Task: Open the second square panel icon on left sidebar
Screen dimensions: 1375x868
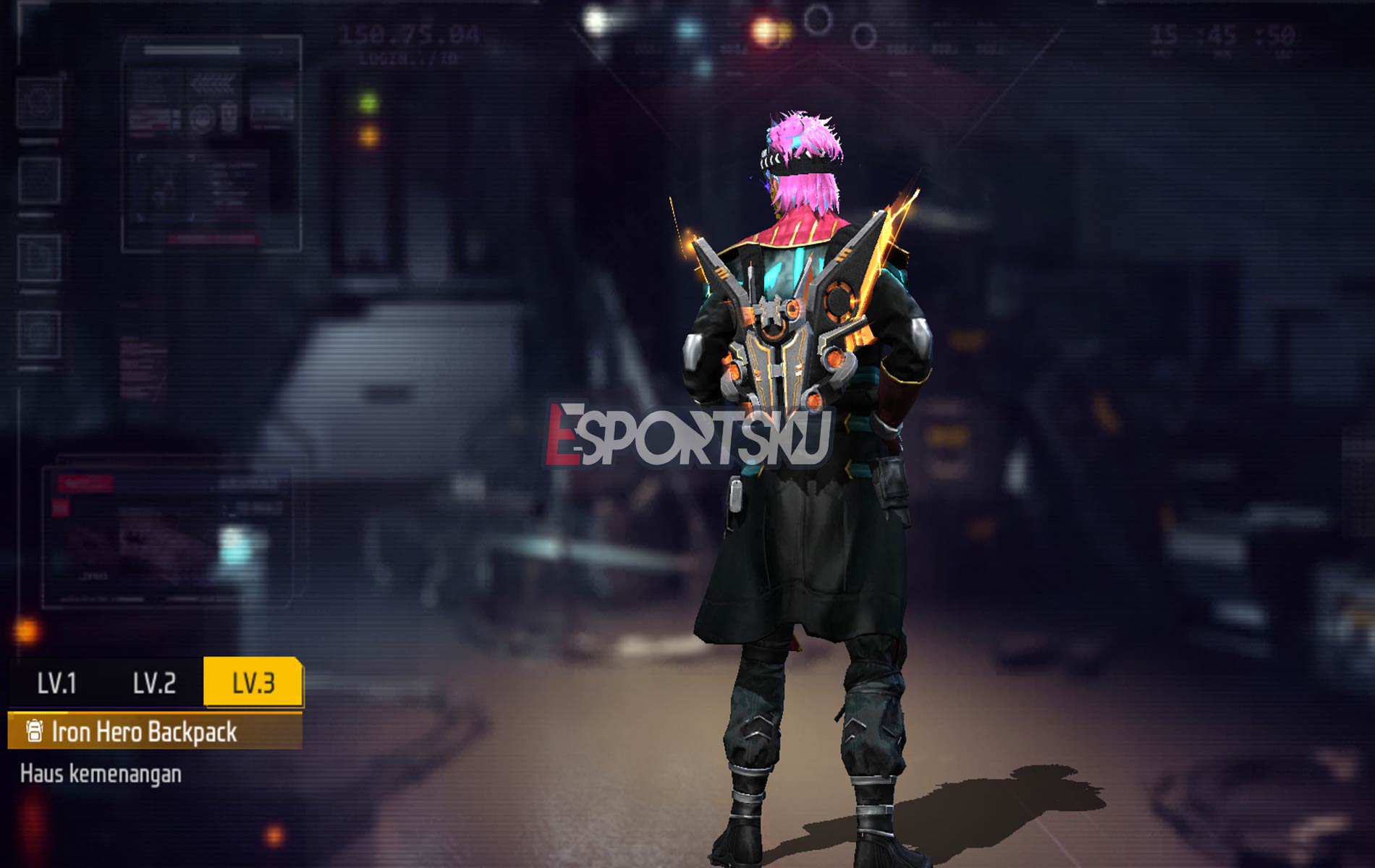Action: click(38, 180)
